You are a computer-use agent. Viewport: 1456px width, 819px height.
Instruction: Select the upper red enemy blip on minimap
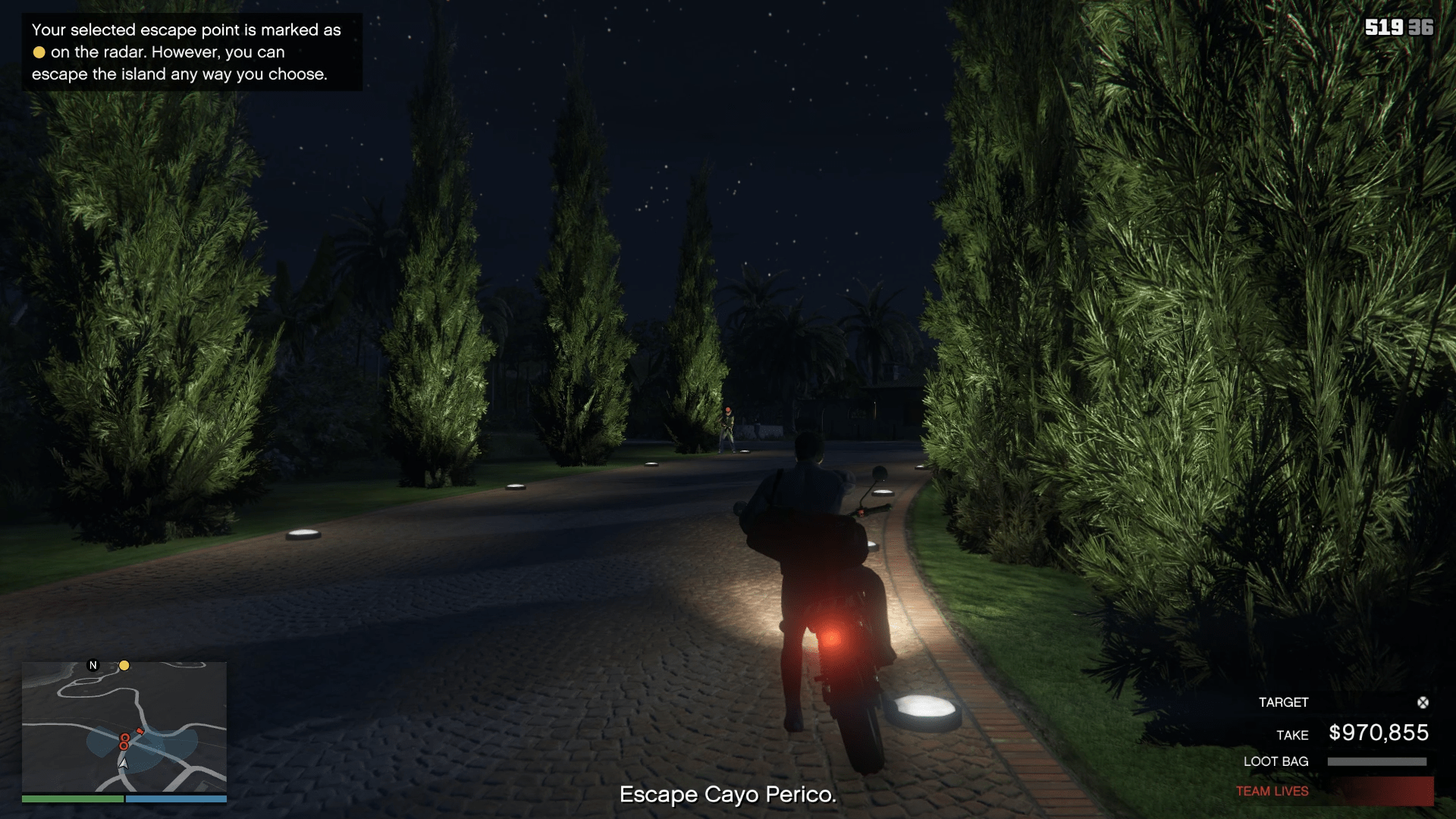125,738
